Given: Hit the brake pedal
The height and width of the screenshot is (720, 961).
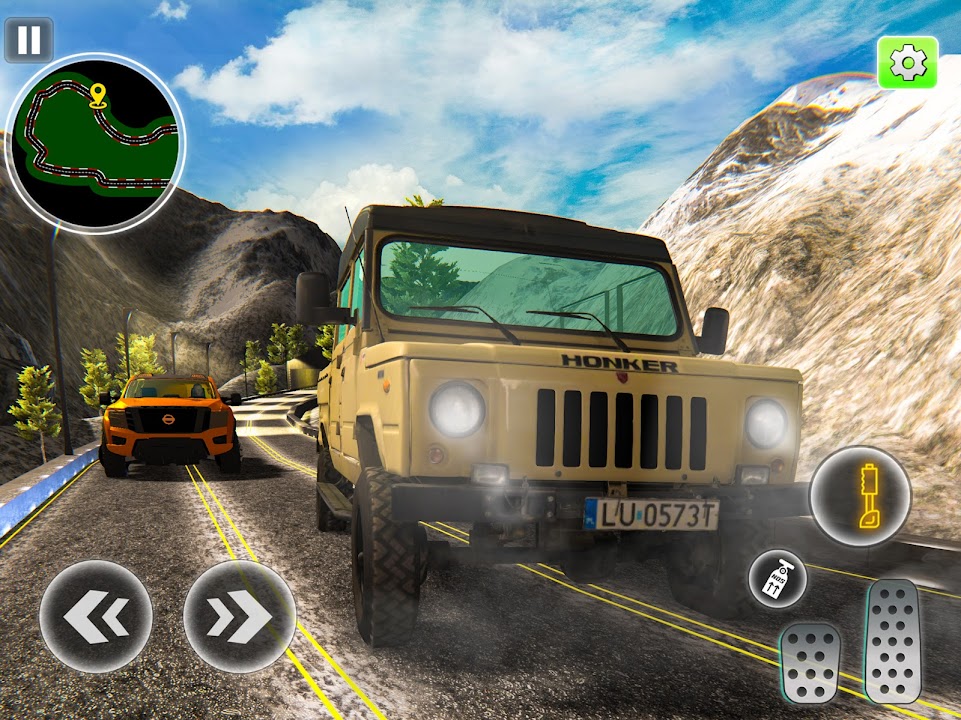Looking at the screenshot, I should click(x=810, y=662).
